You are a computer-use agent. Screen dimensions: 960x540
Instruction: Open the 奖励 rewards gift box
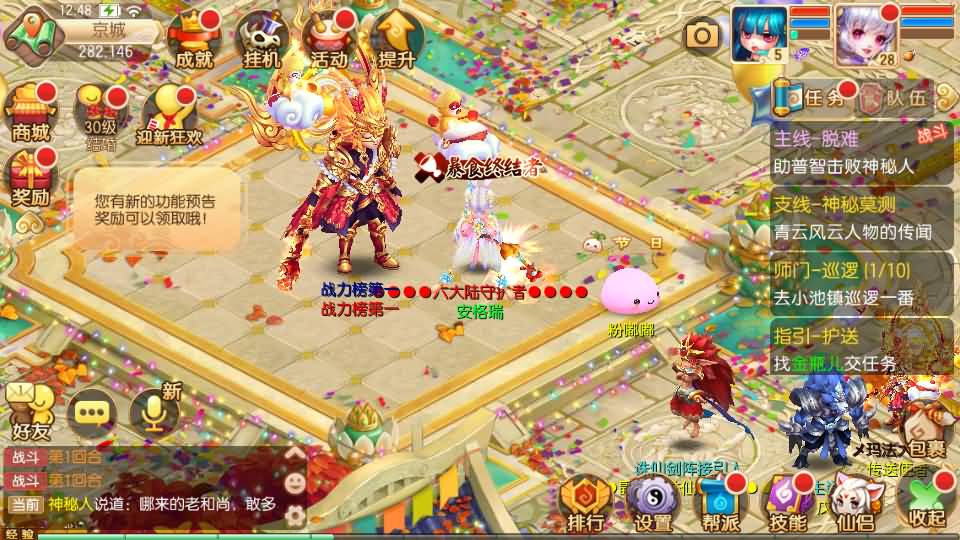coord(30,178)
